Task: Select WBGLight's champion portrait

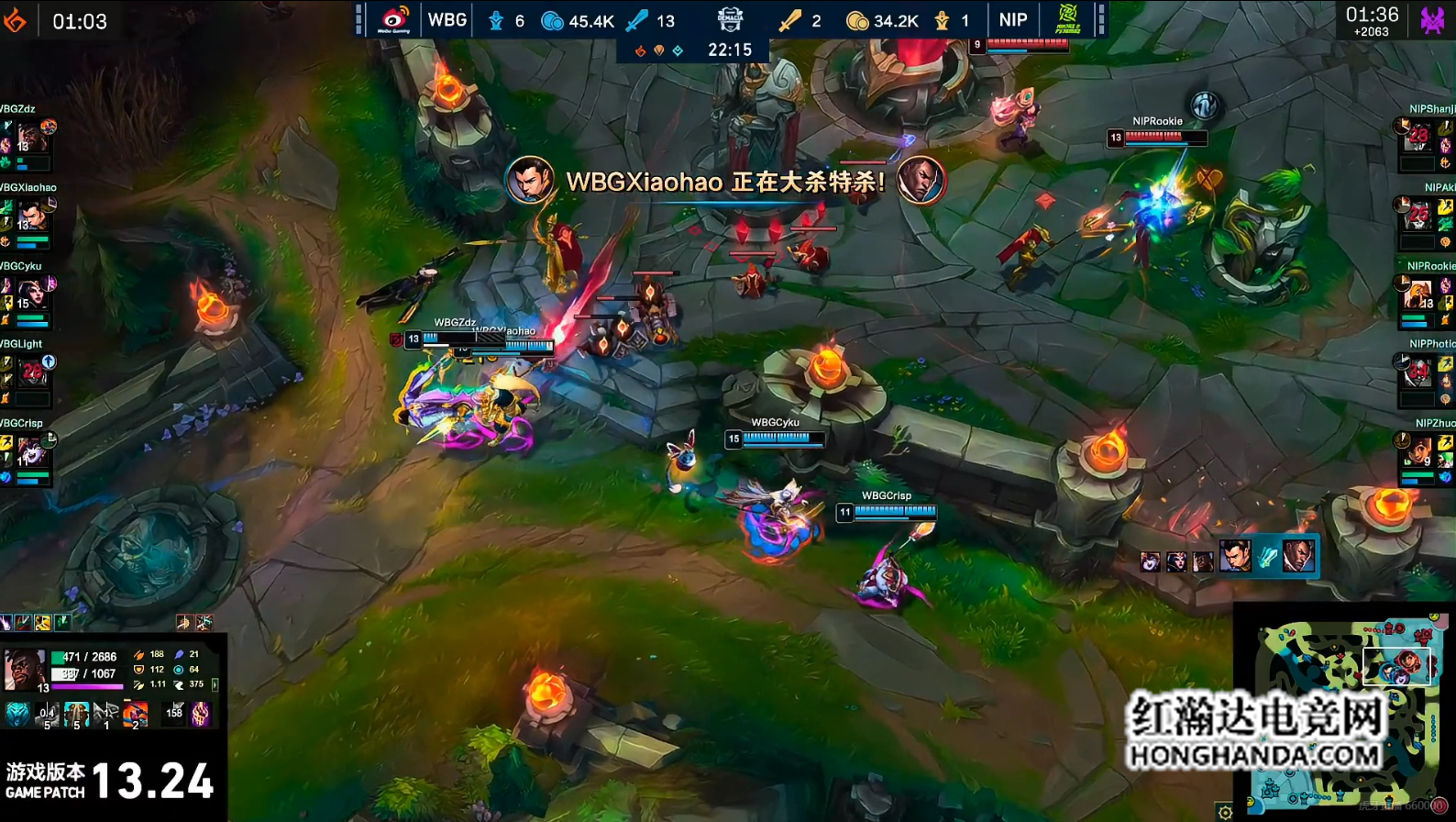Action: click(x=31, y=372)
